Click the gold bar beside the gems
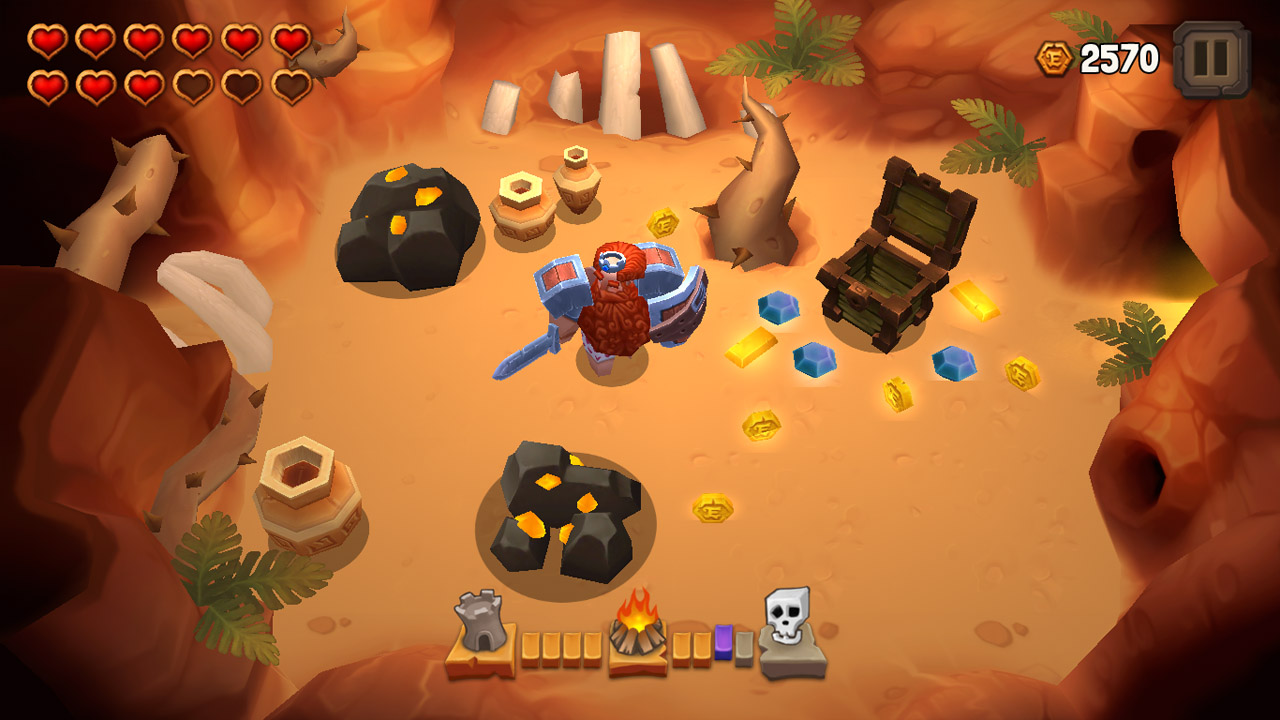The image size is (1280, 720). click(x=749, y=347)
